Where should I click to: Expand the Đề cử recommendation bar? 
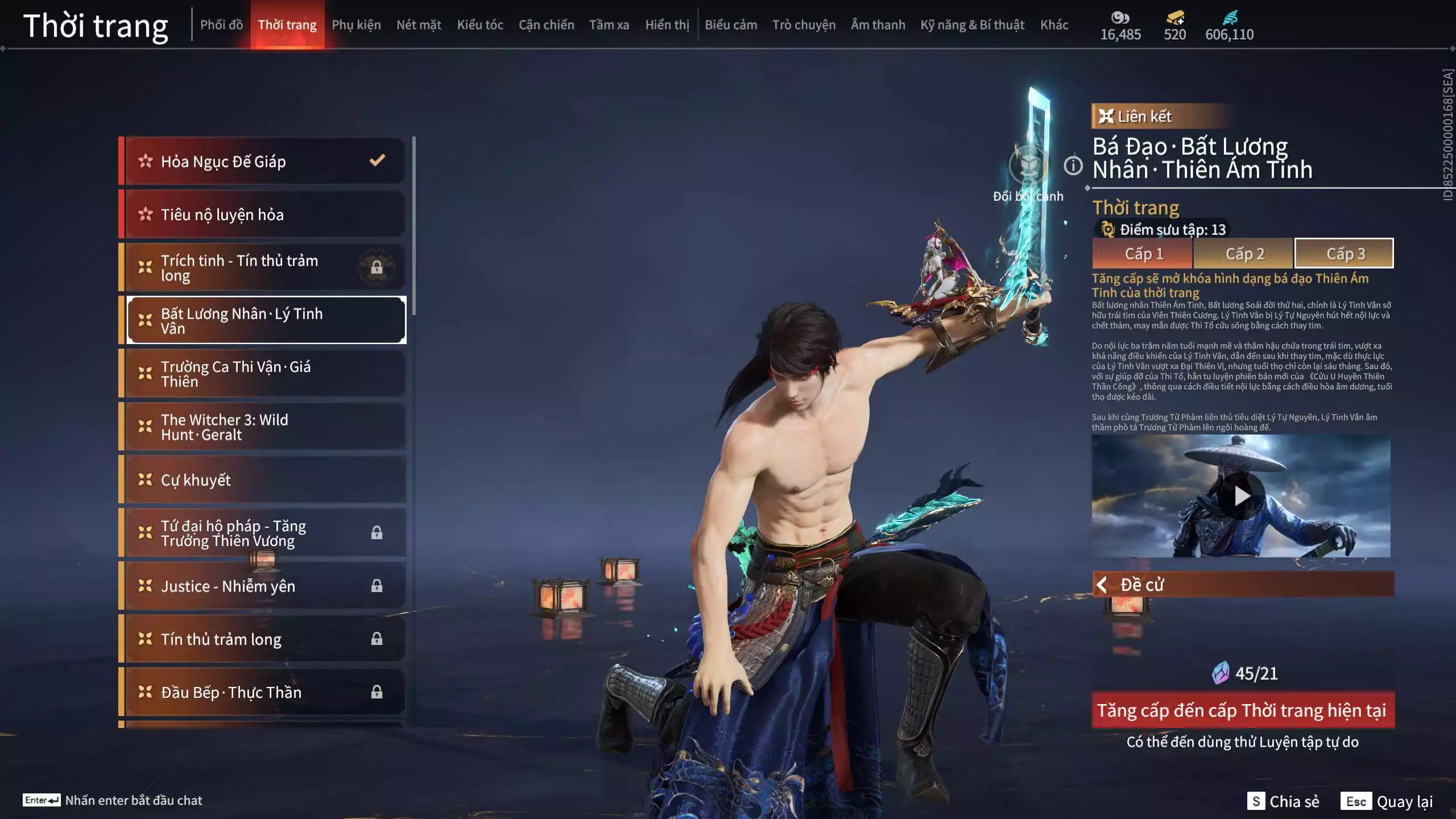point(1243,585)
